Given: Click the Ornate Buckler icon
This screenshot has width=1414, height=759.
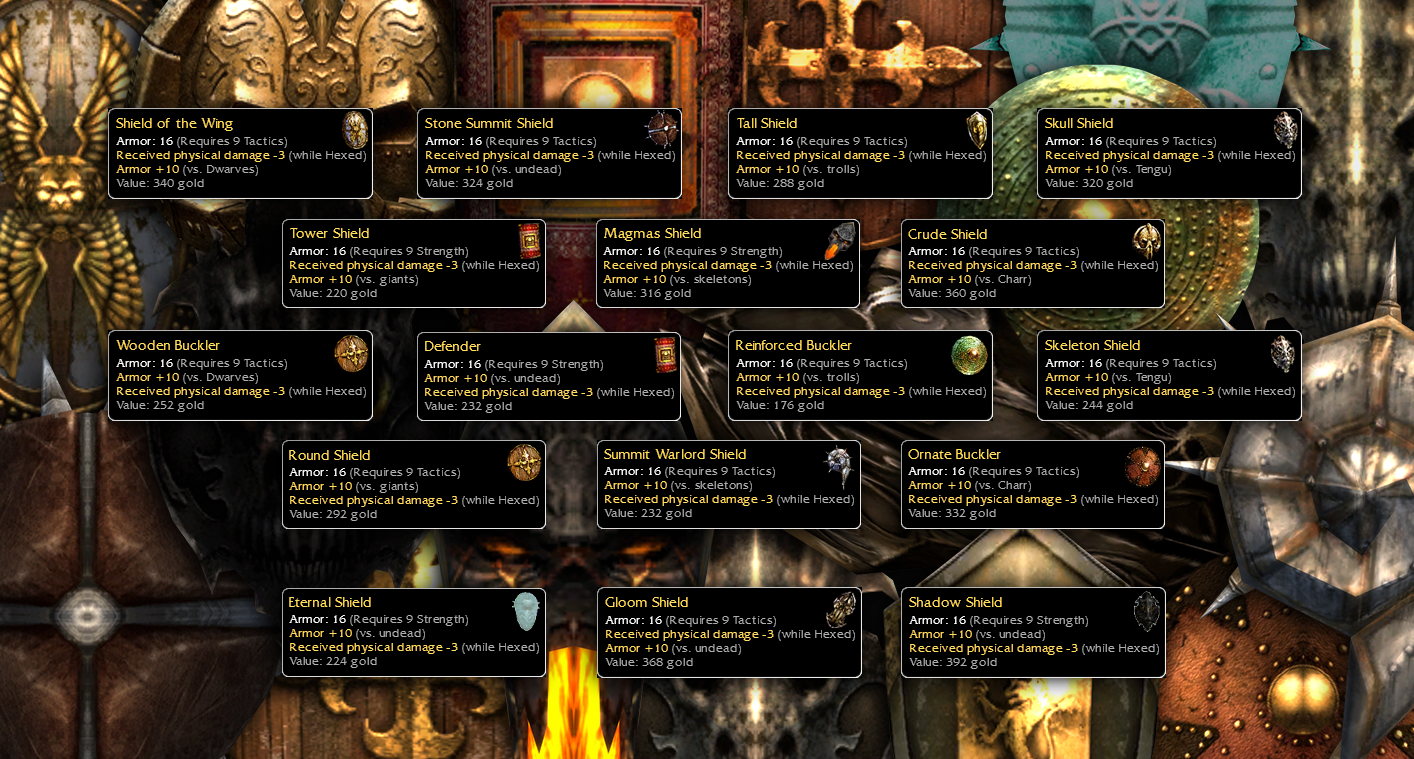Looking at the screenshot, I should pyautogui.click(x=1142, y=465).
